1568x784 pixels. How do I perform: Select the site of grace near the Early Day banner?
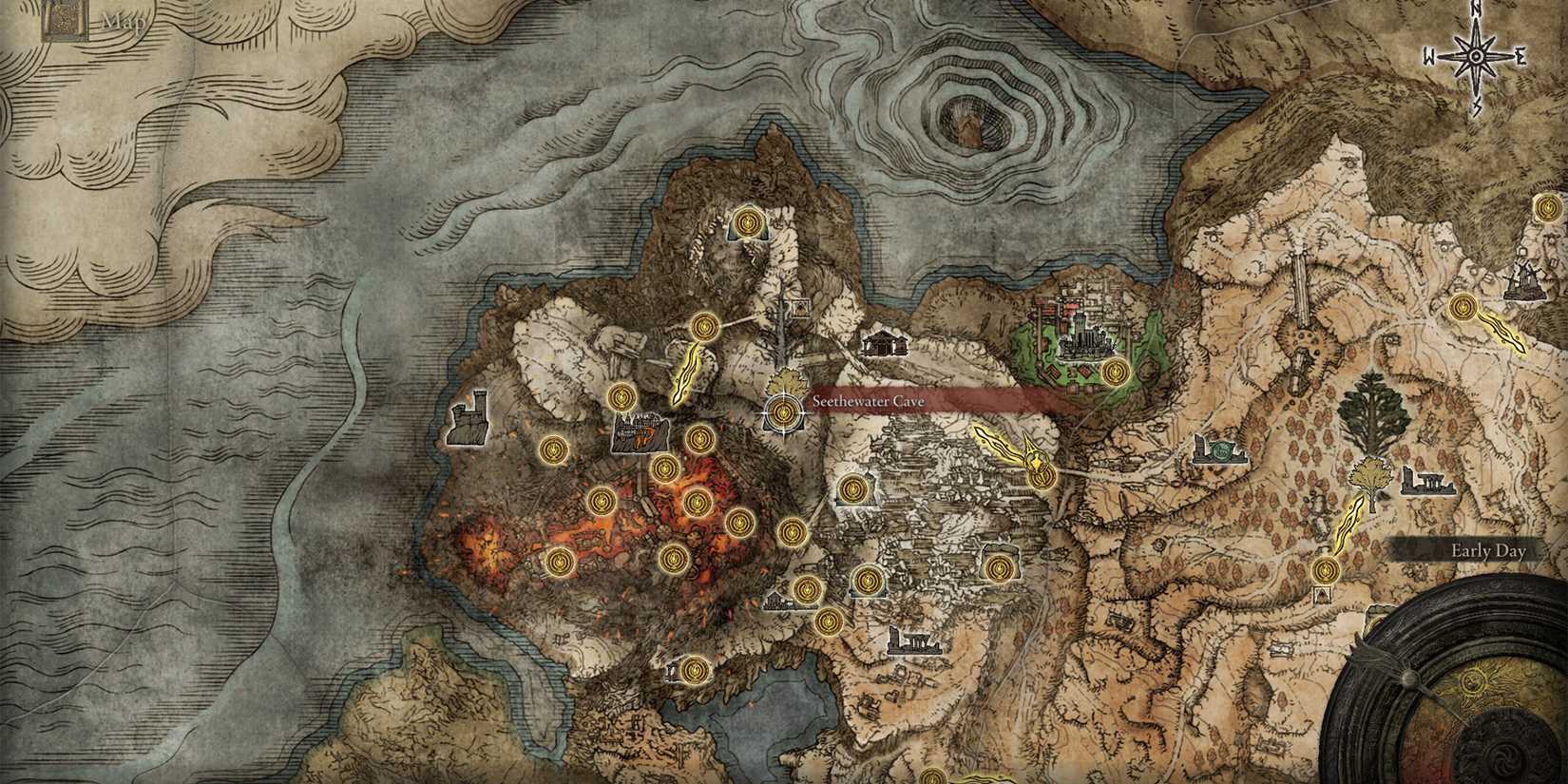coord(1326,569)
